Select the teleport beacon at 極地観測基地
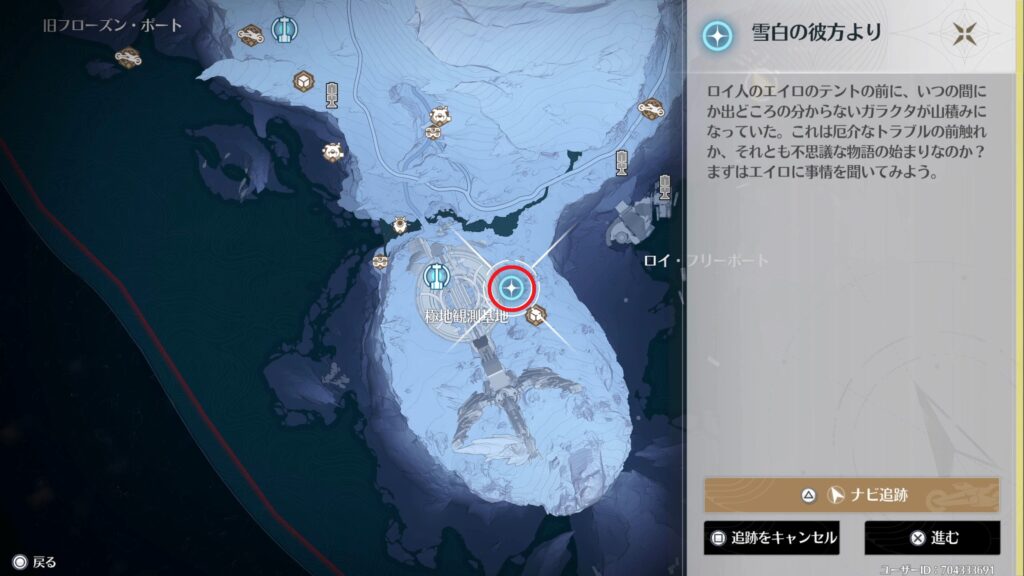This screenshot has height=576, width=1024. 436,275
